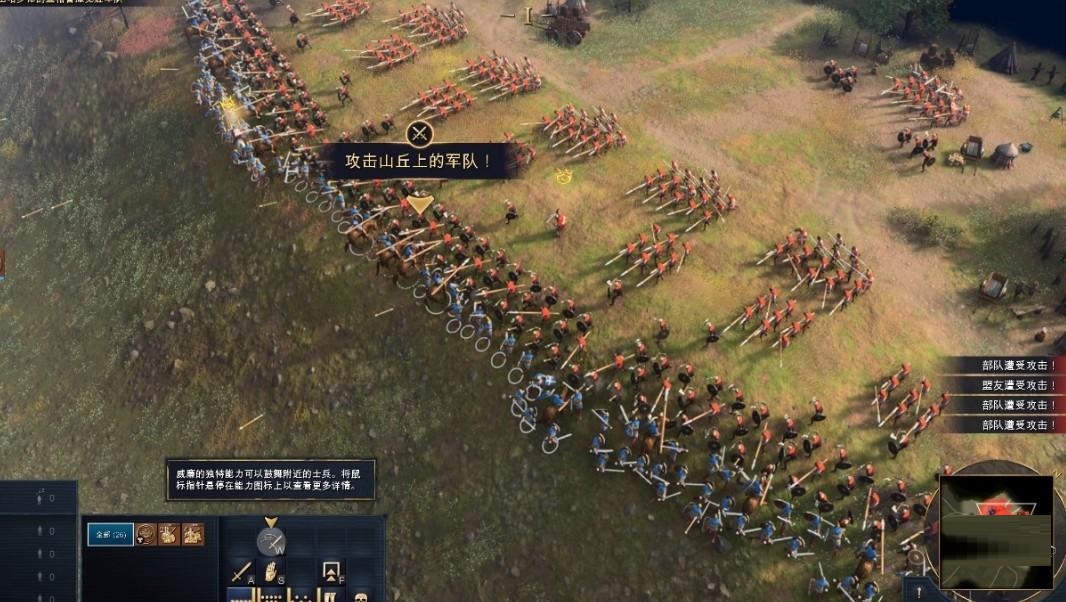Click the 攻击山丘上的军队 objective banner
This screenshot has width=1066, height=602.
tap(419, 160)
